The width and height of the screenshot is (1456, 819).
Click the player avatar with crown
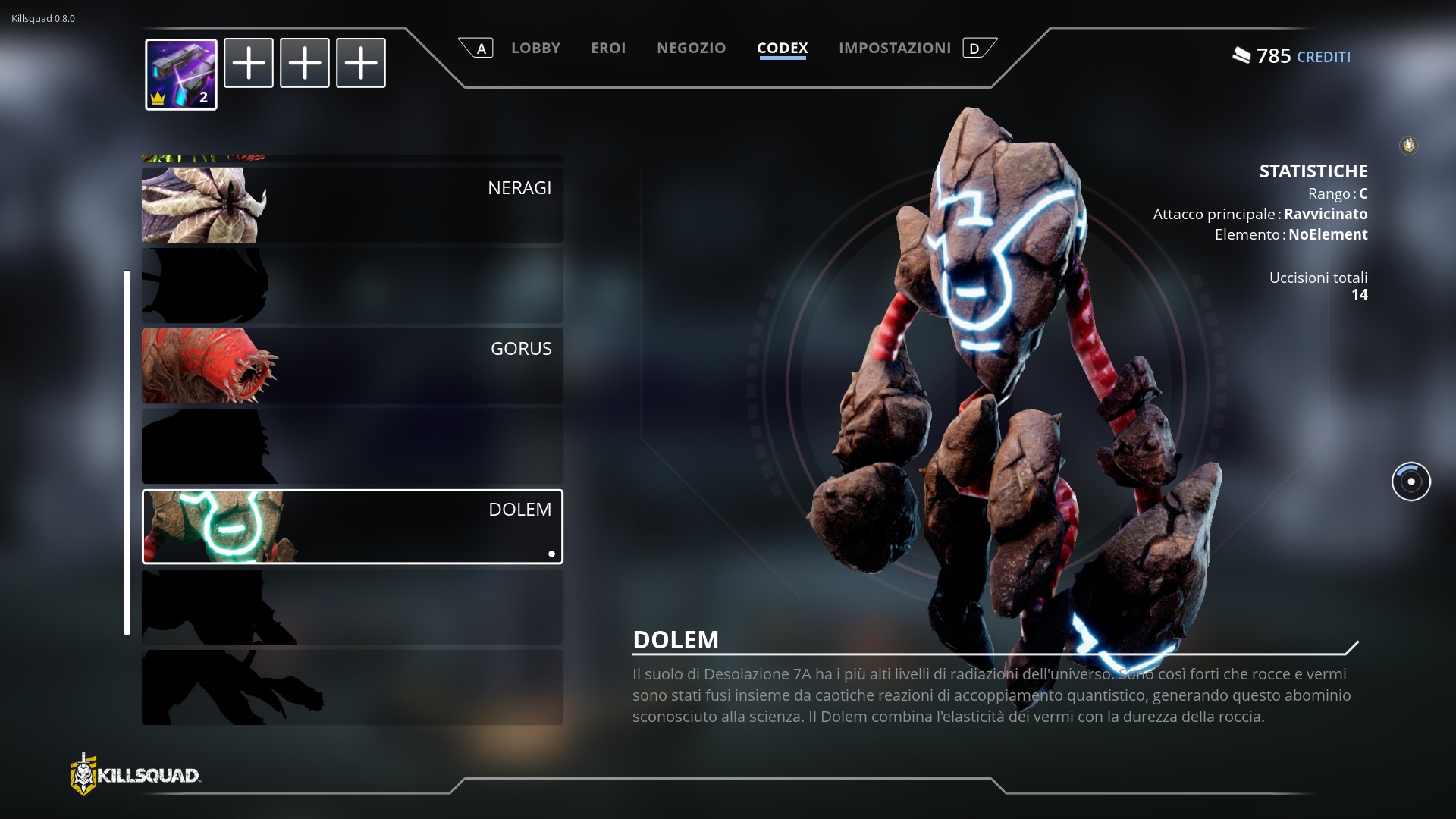pos(181,74)
